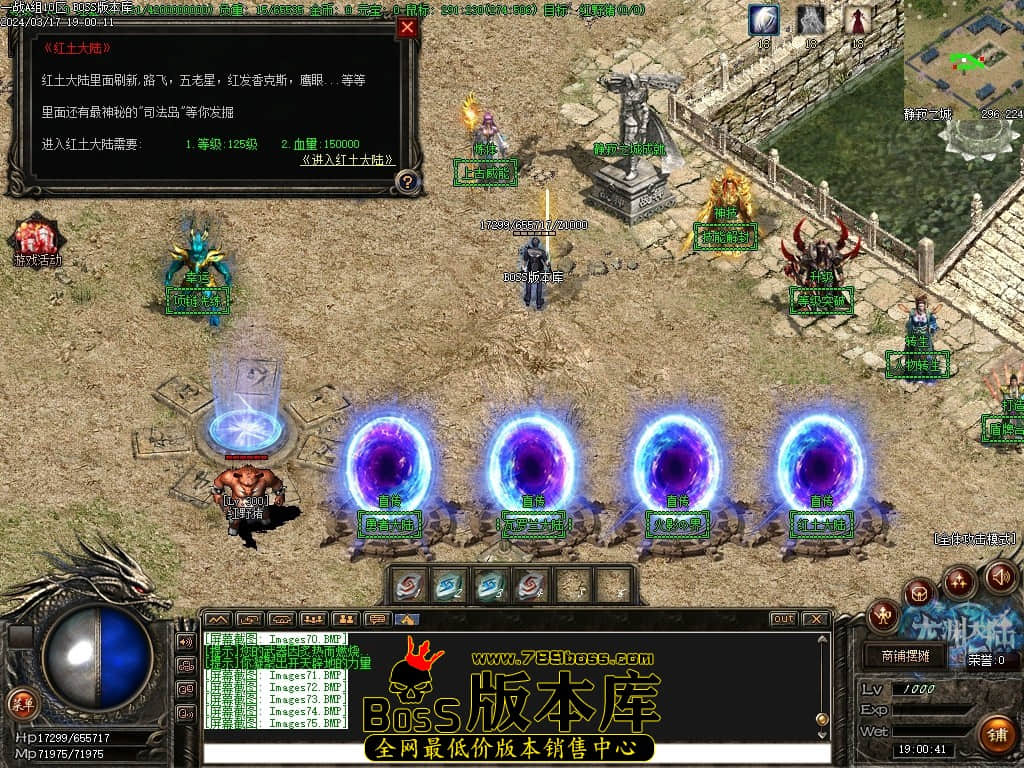
Task: Click the 《进入红土大陆》 link
Action: pos(348,160)
